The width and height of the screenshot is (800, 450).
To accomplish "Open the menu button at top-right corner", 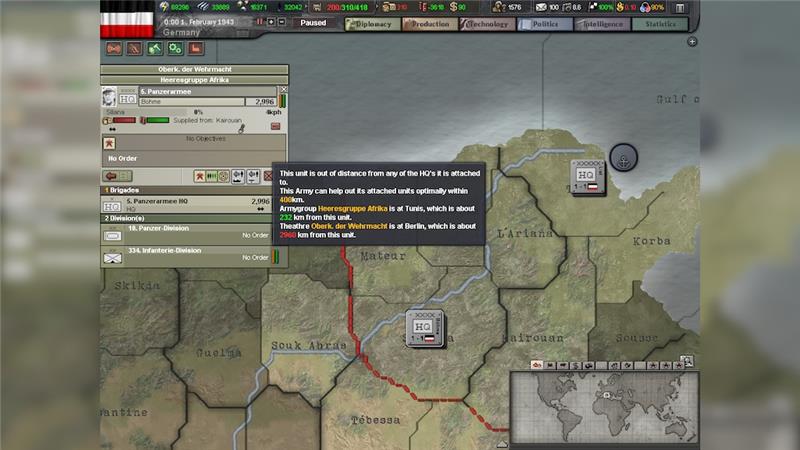I will pos(681,7).
